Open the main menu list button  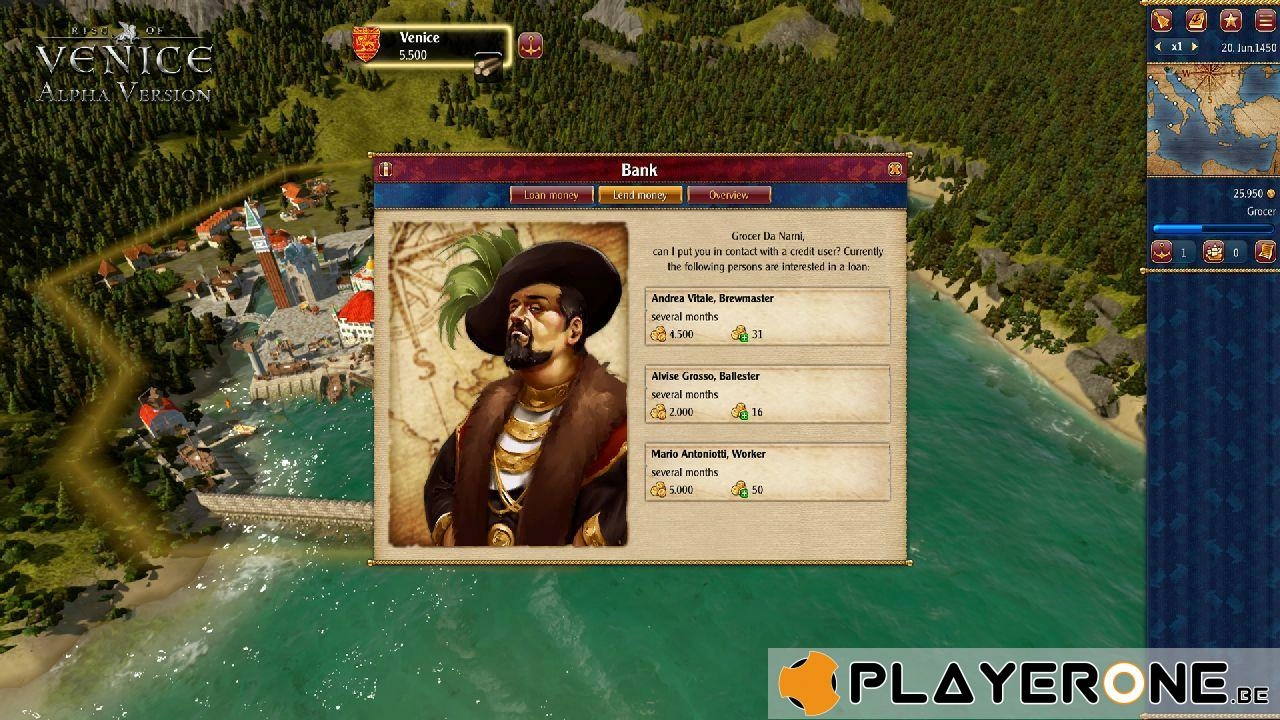(1265, 20)
